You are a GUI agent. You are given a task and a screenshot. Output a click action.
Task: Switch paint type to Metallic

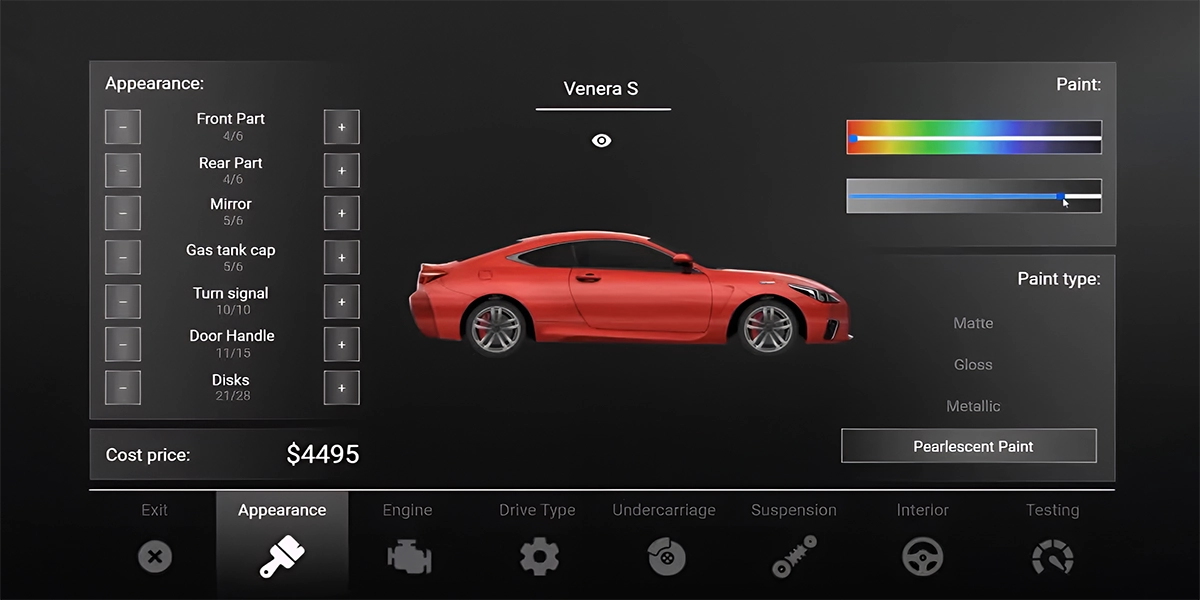pos(973,406)
